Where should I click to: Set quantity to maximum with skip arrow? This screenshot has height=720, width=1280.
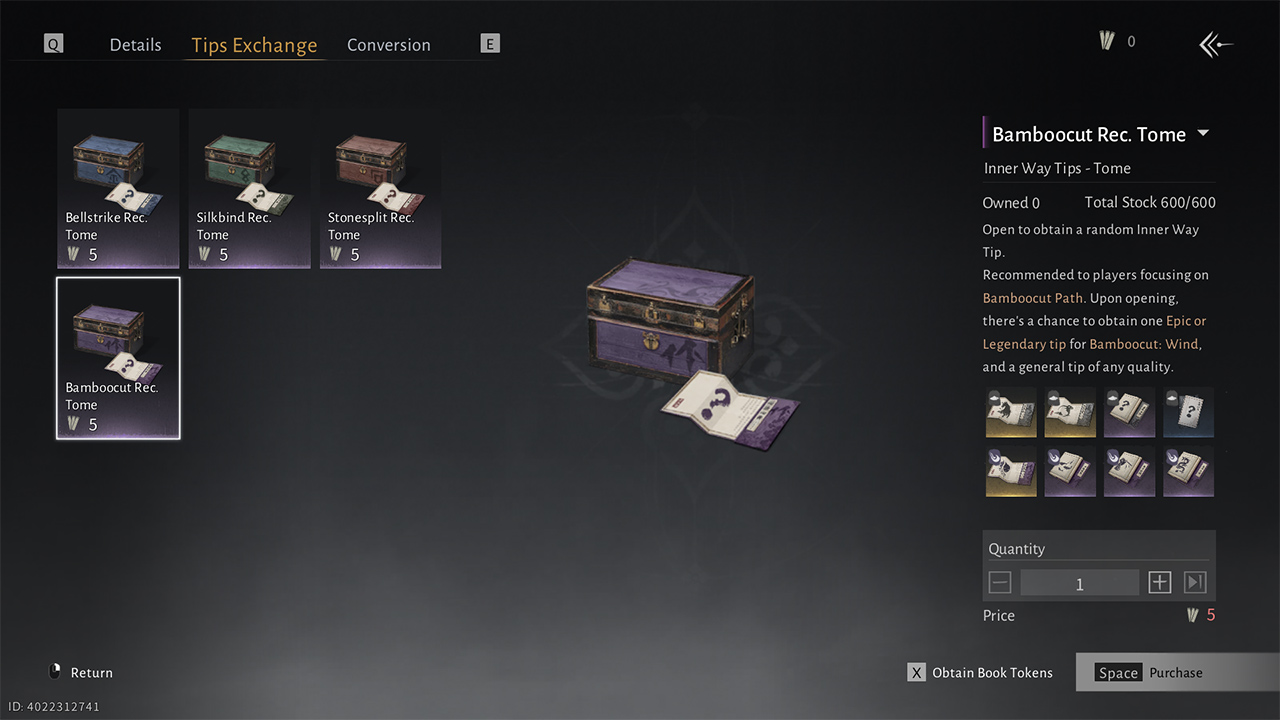(1195, 583)
